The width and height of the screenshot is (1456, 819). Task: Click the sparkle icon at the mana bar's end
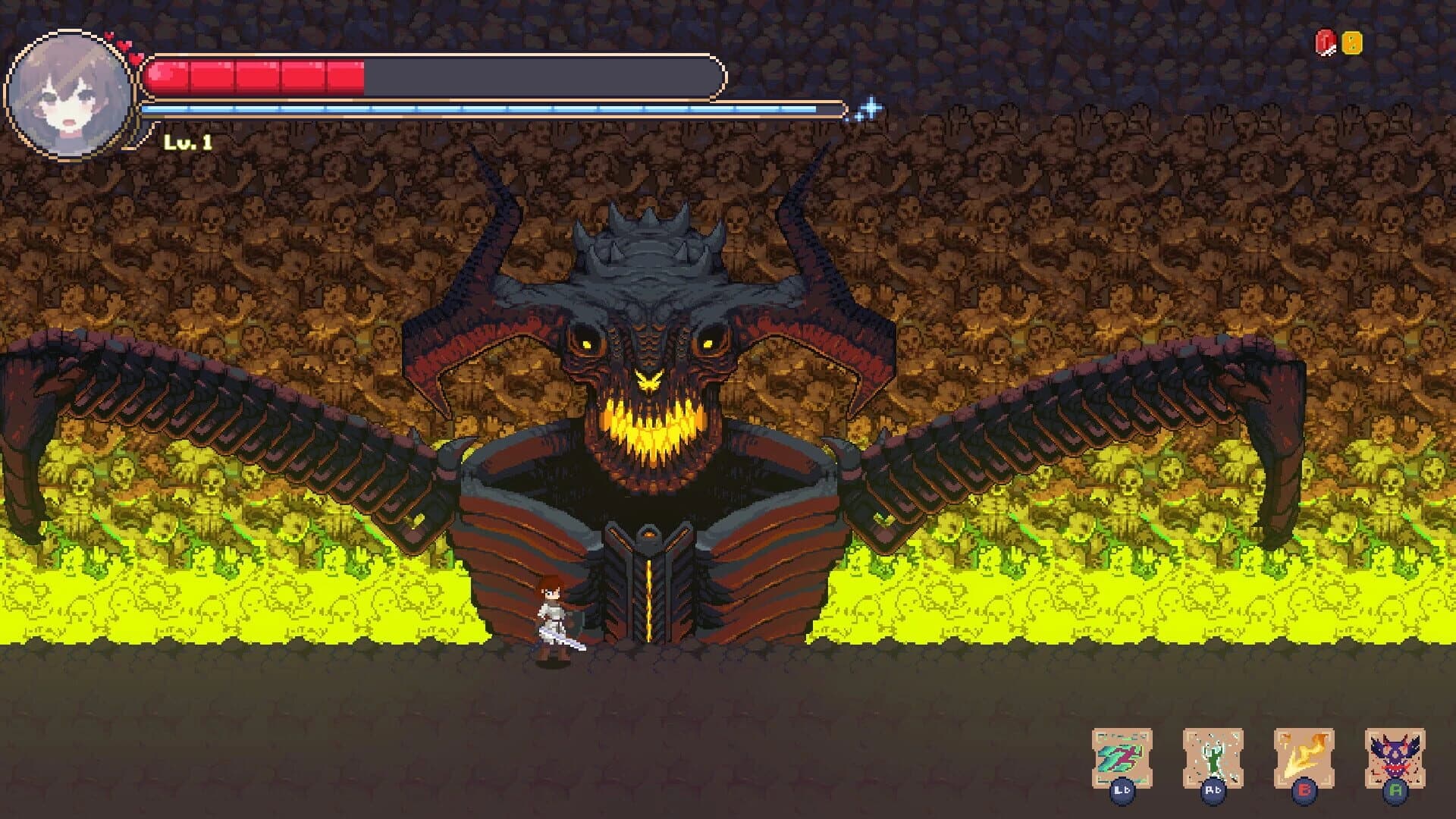(x=871, y=107)
